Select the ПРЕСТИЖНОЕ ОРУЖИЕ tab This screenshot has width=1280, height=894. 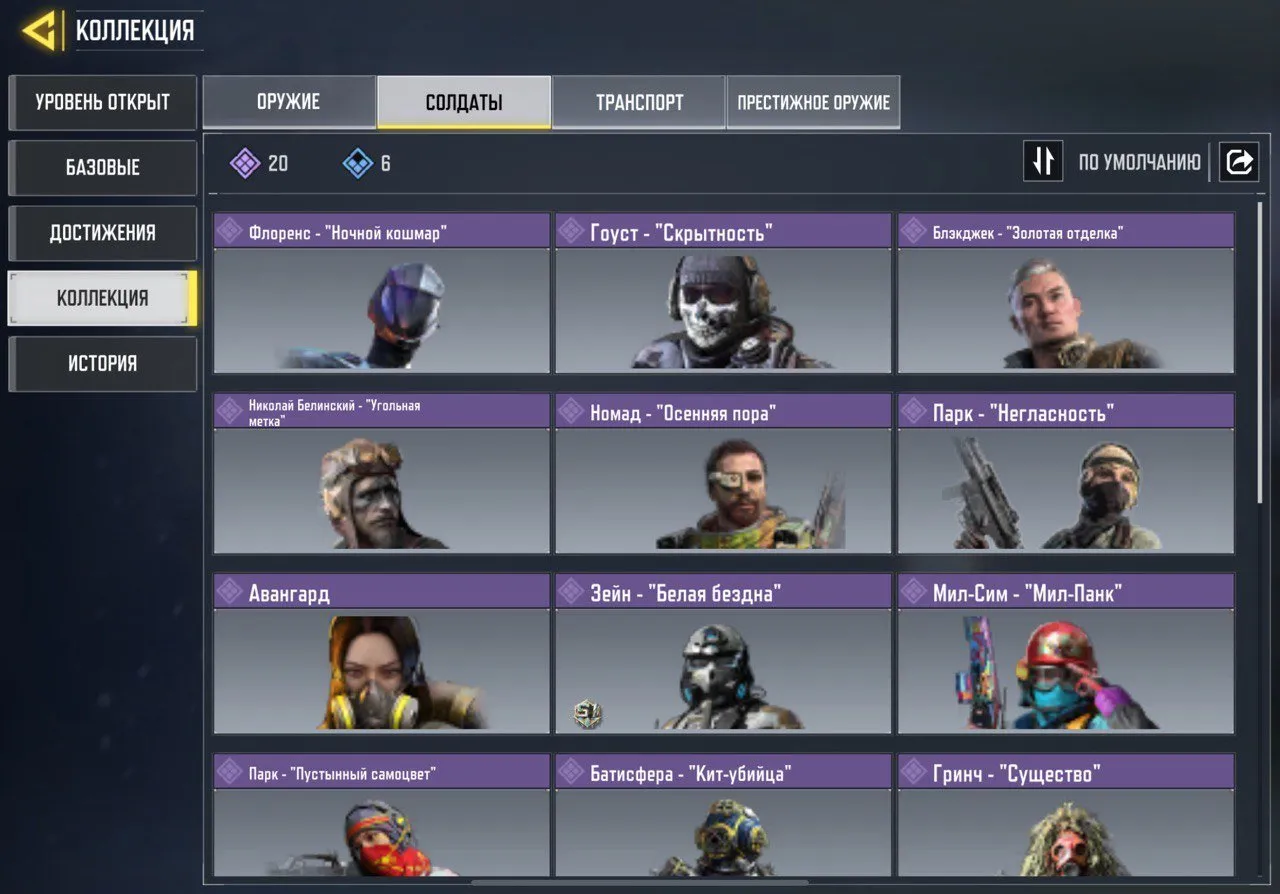[x=813, y=102]
